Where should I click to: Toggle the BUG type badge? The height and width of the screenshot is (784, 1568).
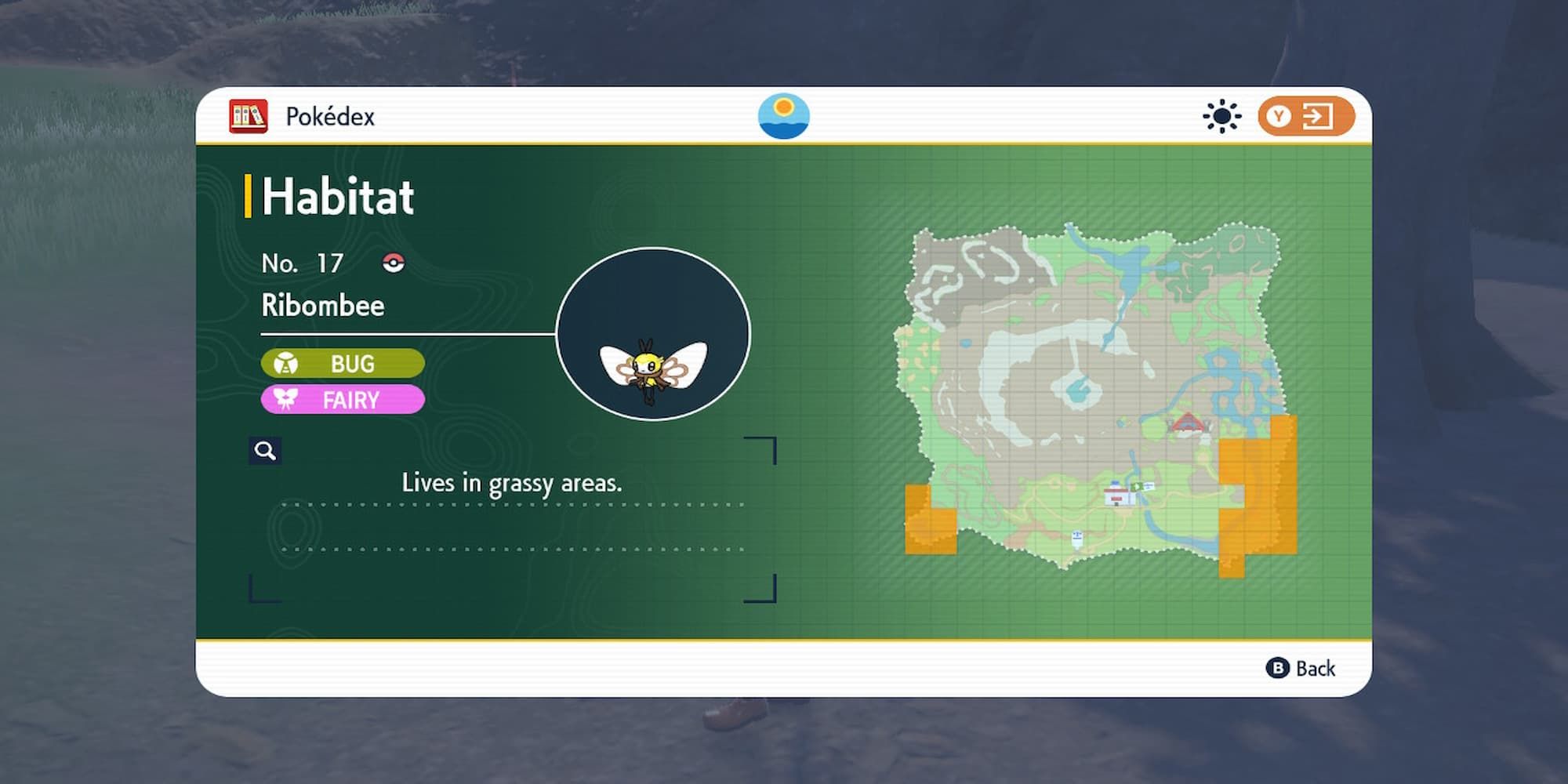343,363
